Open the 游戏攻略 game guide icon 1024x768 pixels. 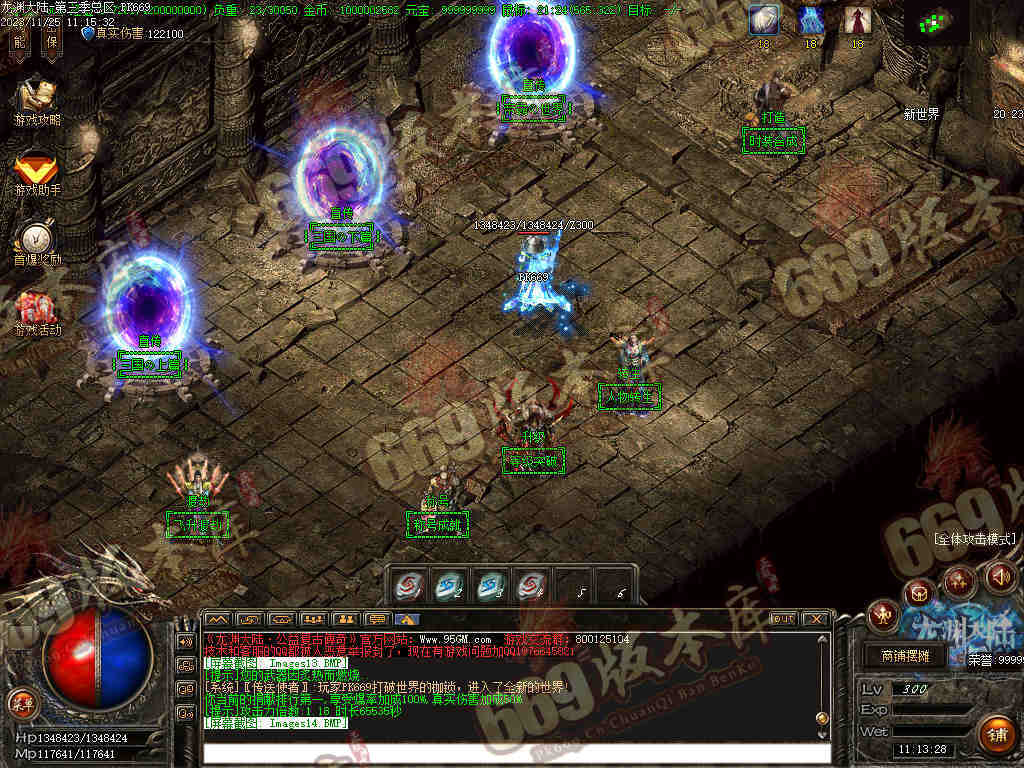(x=38, y=99)
